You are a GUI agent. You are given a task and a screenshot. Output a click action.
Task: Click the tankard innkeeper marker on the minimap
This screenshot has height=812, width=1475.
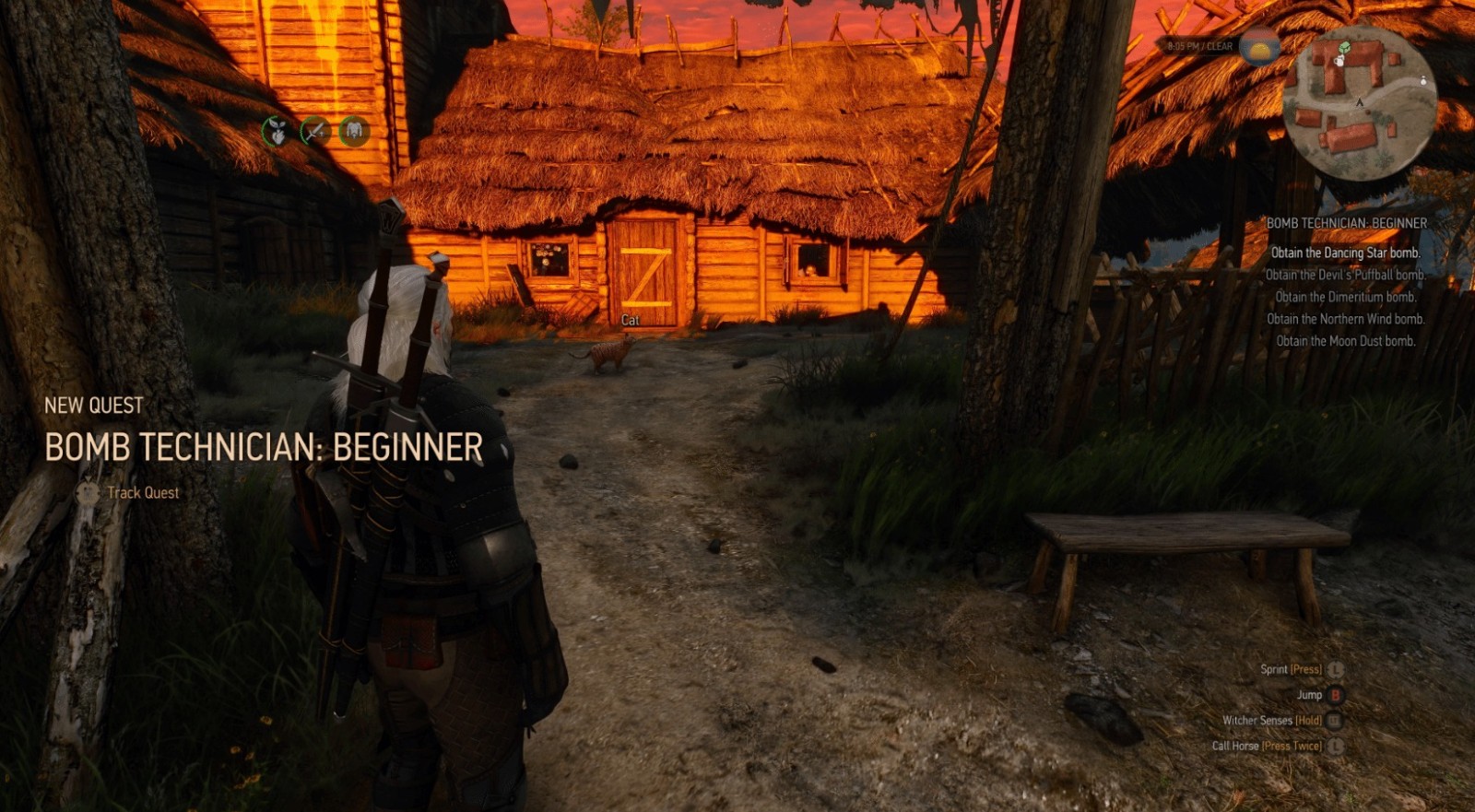point(1339,61)
